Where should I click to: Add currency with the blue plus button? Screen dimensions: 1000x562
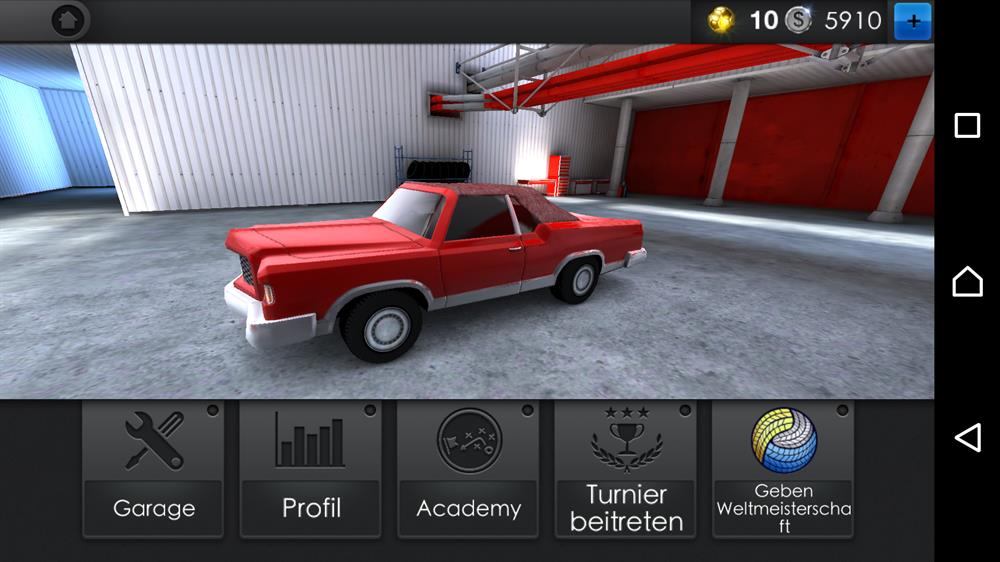click(912, 20)
